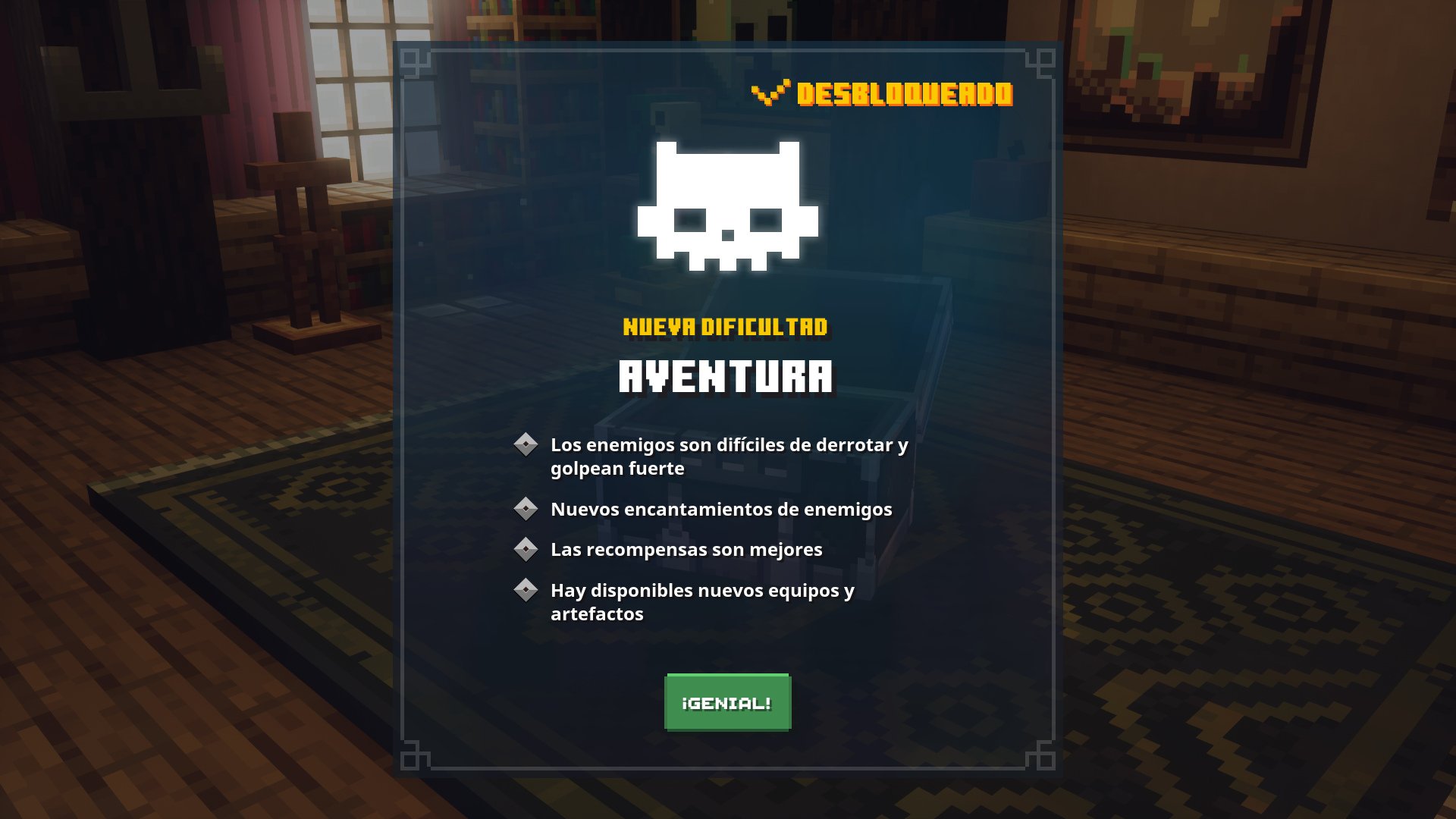Select the orange checkmark next to DESBLOQUEADO
The width and height of the screenshot is (1456, 819).
pos(770,93)
